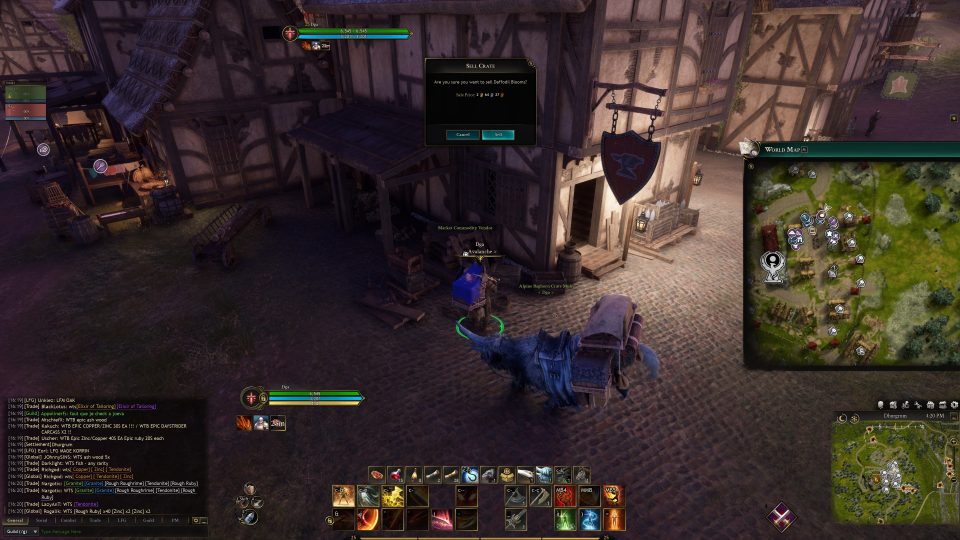This screenshot has height=540, width=960.
Task: Open the Guild chat tab
Action: 147,520
